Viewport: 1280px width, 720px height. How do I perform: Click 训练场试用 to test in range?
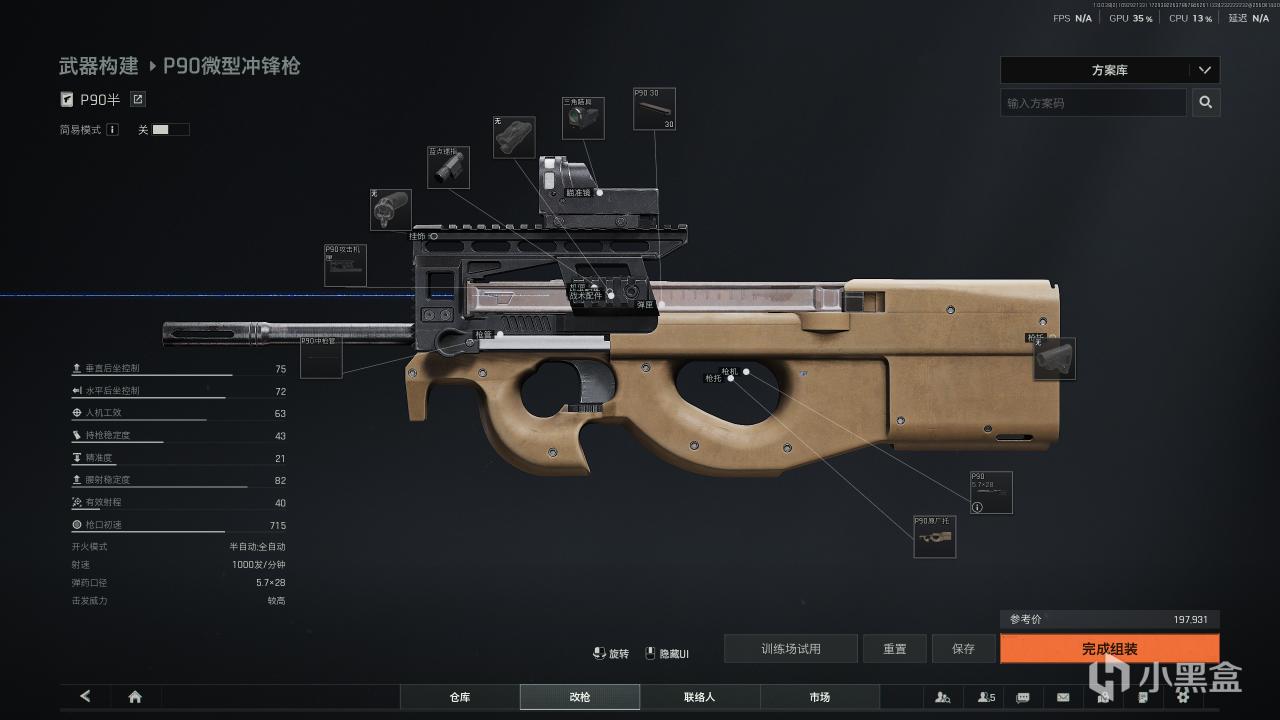tap(791, 649)
